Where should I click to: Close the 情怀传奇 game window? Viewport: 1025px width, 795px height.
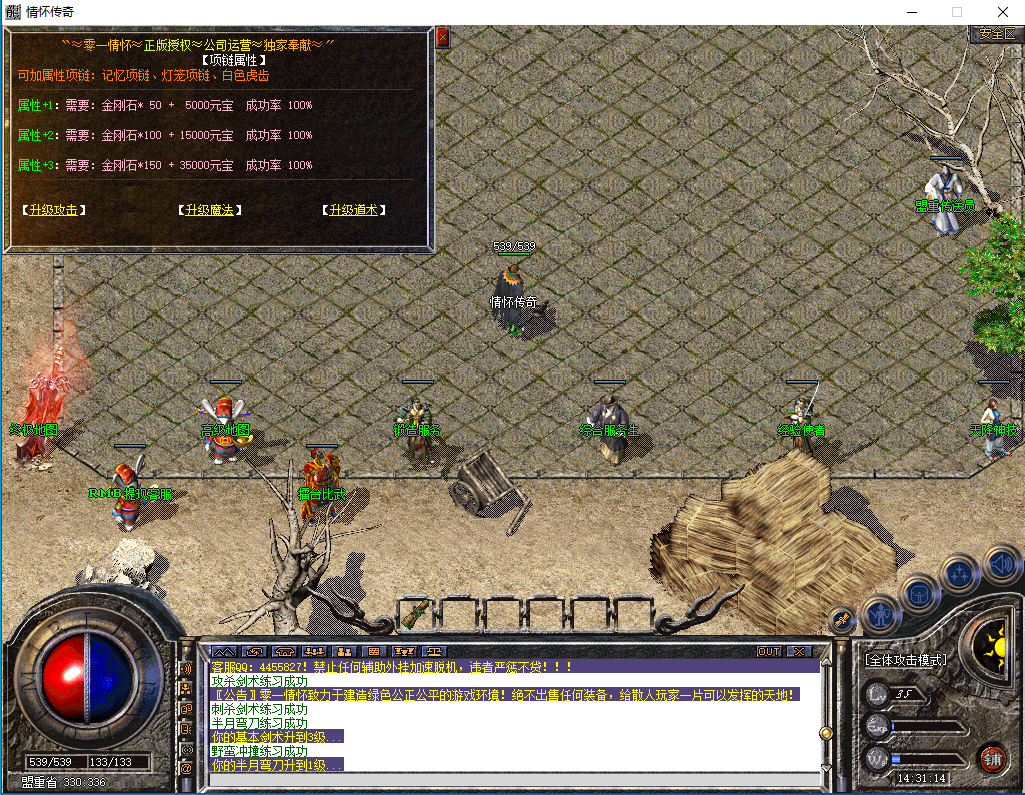pos(1001,12)
